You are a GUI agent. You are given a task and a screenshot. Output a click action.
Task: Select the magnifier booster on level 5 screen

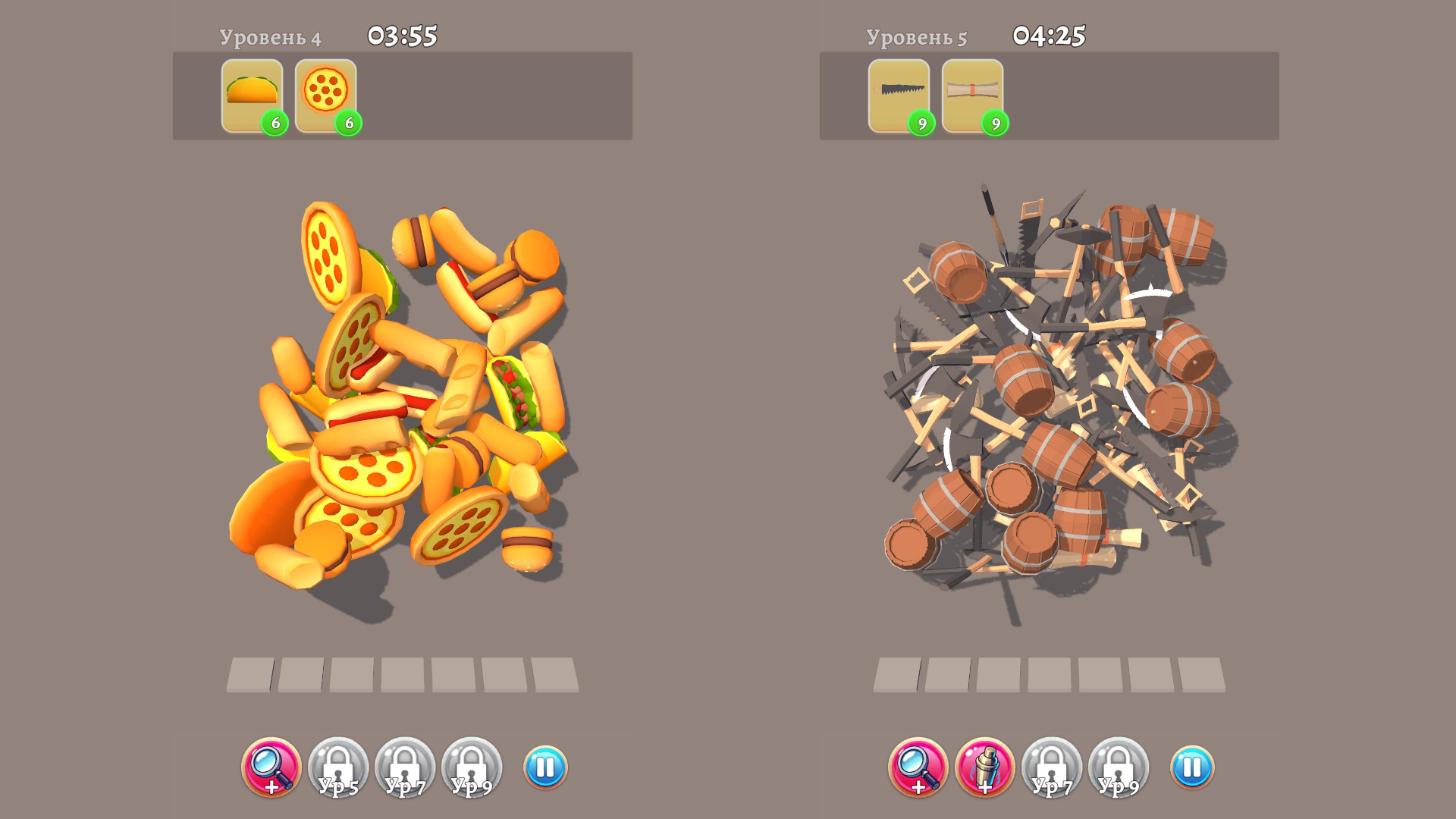tap(918, 768)
